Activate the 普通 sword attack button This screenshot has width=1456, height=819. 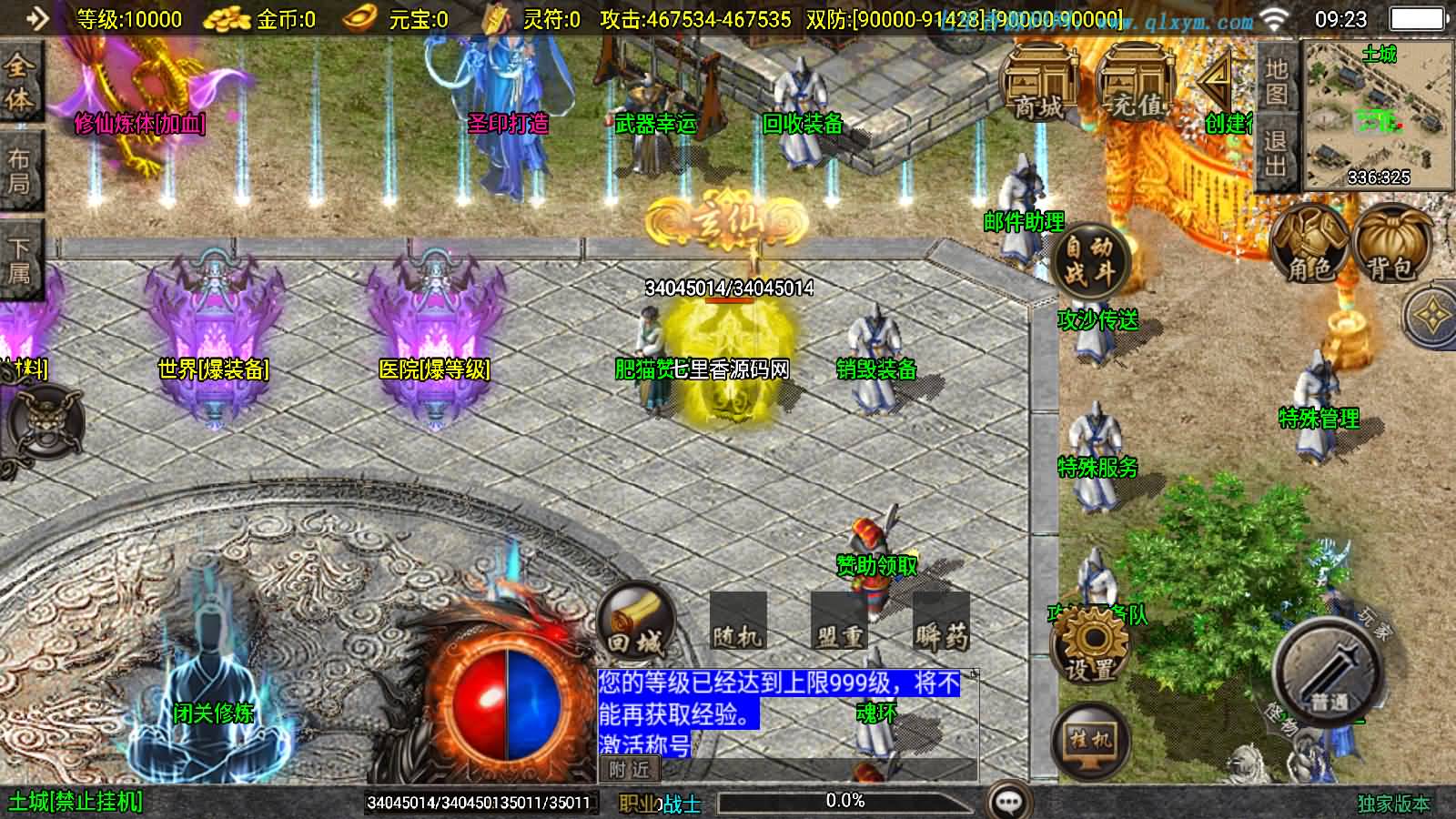point(1328,675)
